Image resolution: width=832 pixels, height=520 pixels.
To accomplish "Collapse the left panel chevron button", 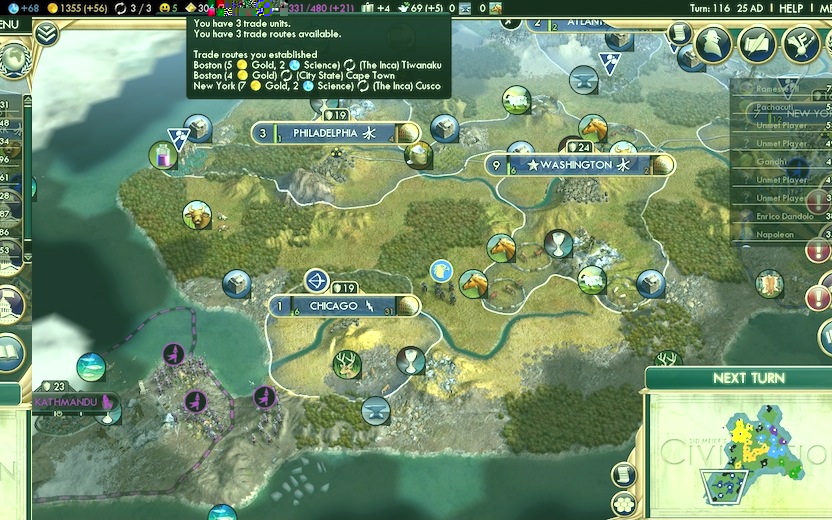I will (46, 34).
